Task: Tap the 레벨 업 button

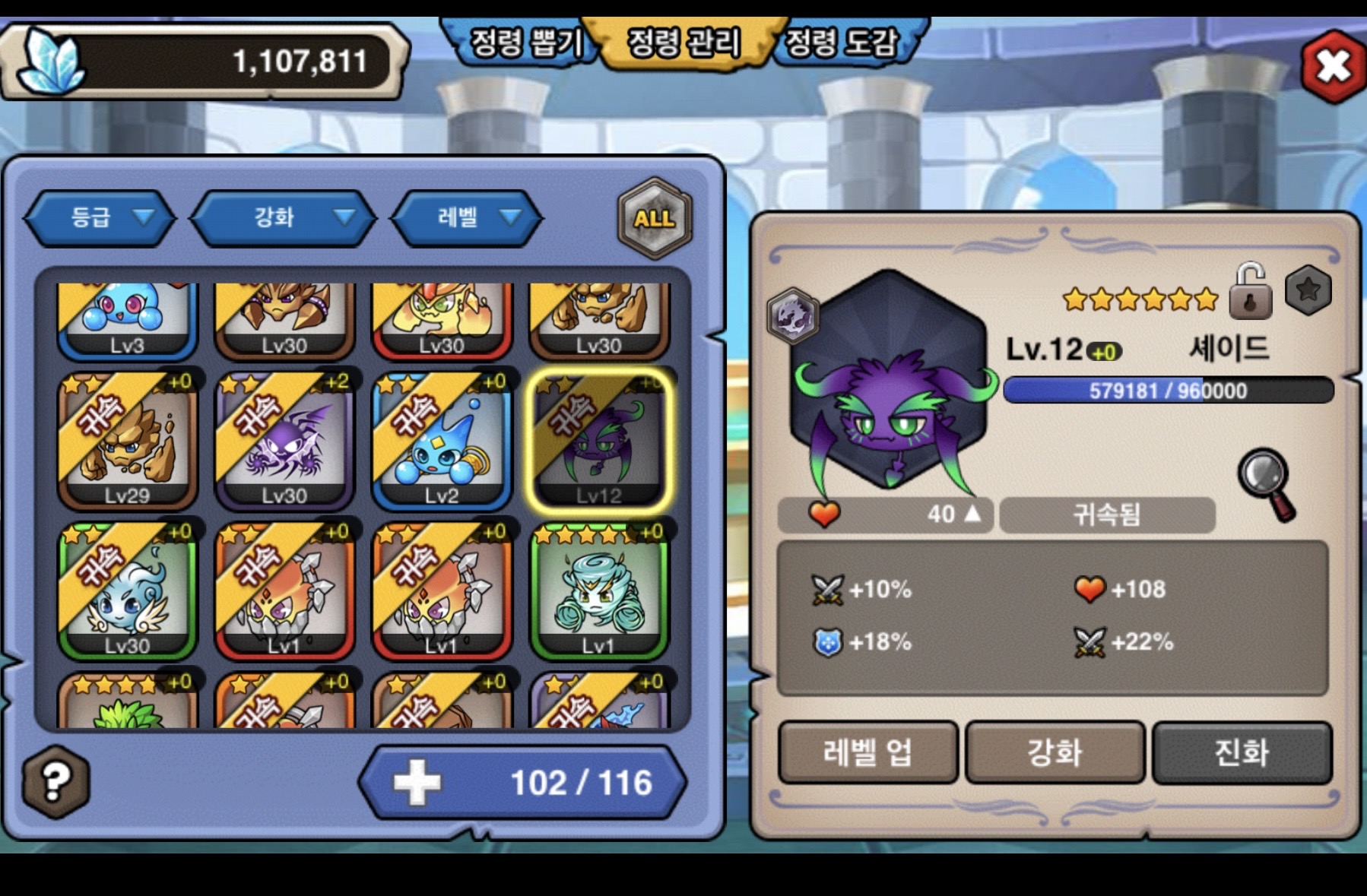Action: [x=867, y=752]
